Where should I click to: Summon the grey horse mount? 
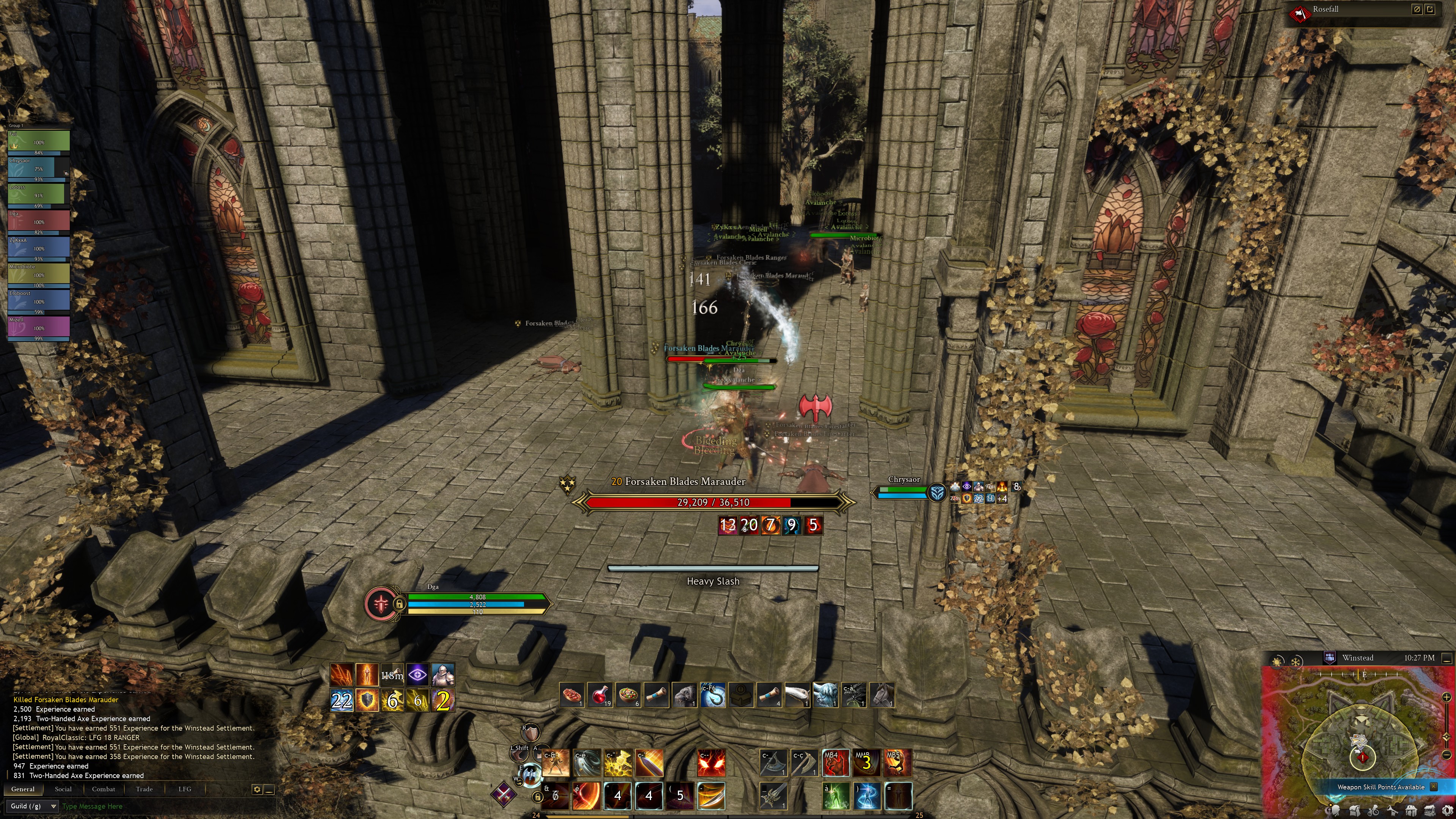tap(882, 695)
